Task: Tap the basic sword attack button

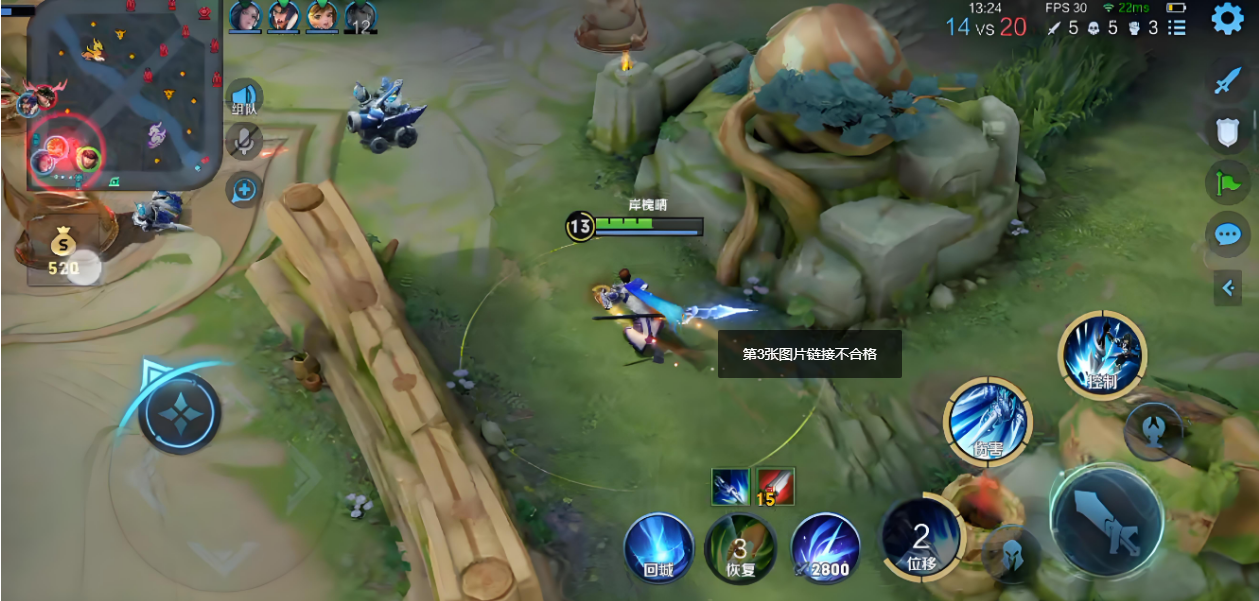Action: [x=1106, y=520]
